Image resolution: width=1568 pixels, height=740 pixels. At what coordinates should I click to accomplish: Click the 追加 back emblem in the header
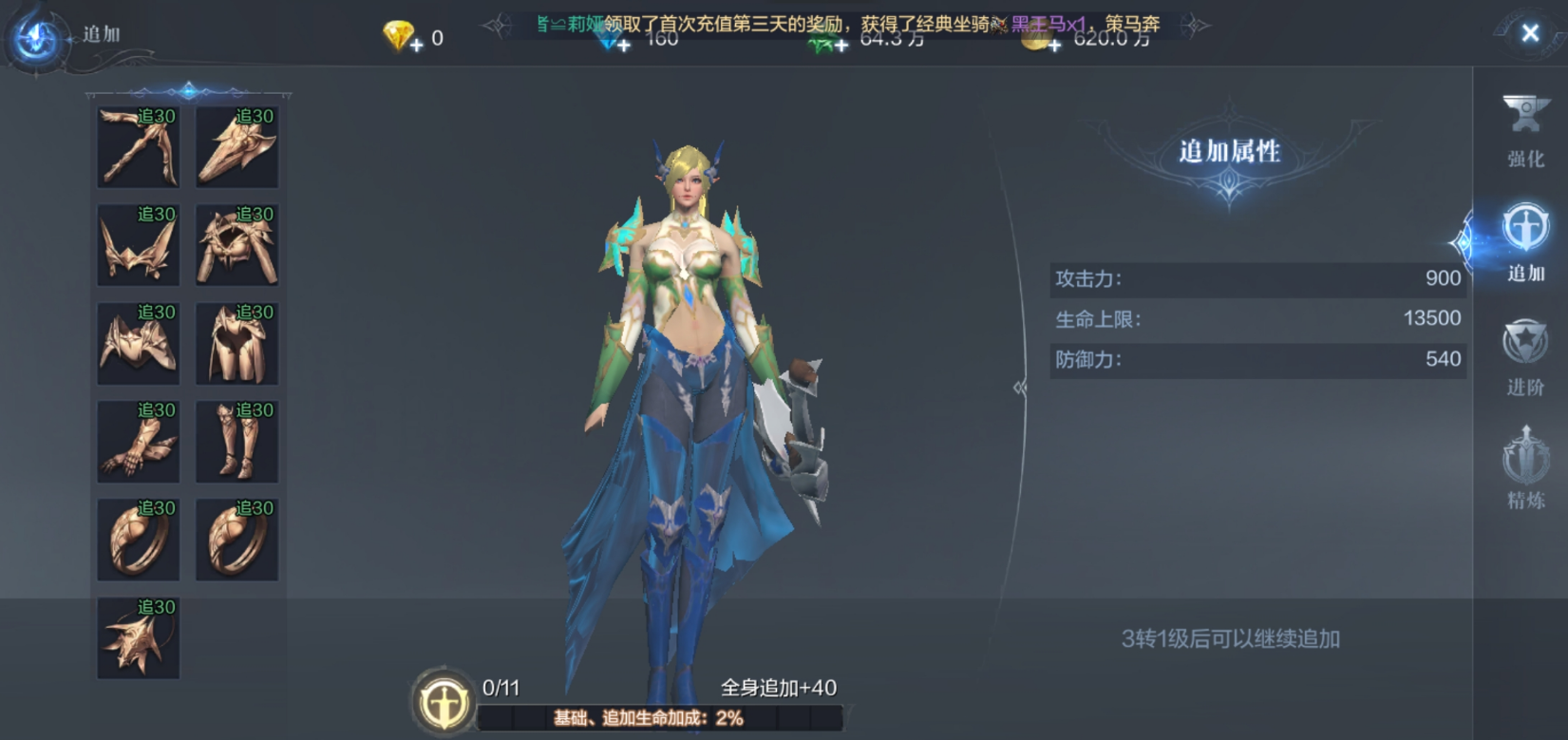pyautogui.click(x=38, y=38)
